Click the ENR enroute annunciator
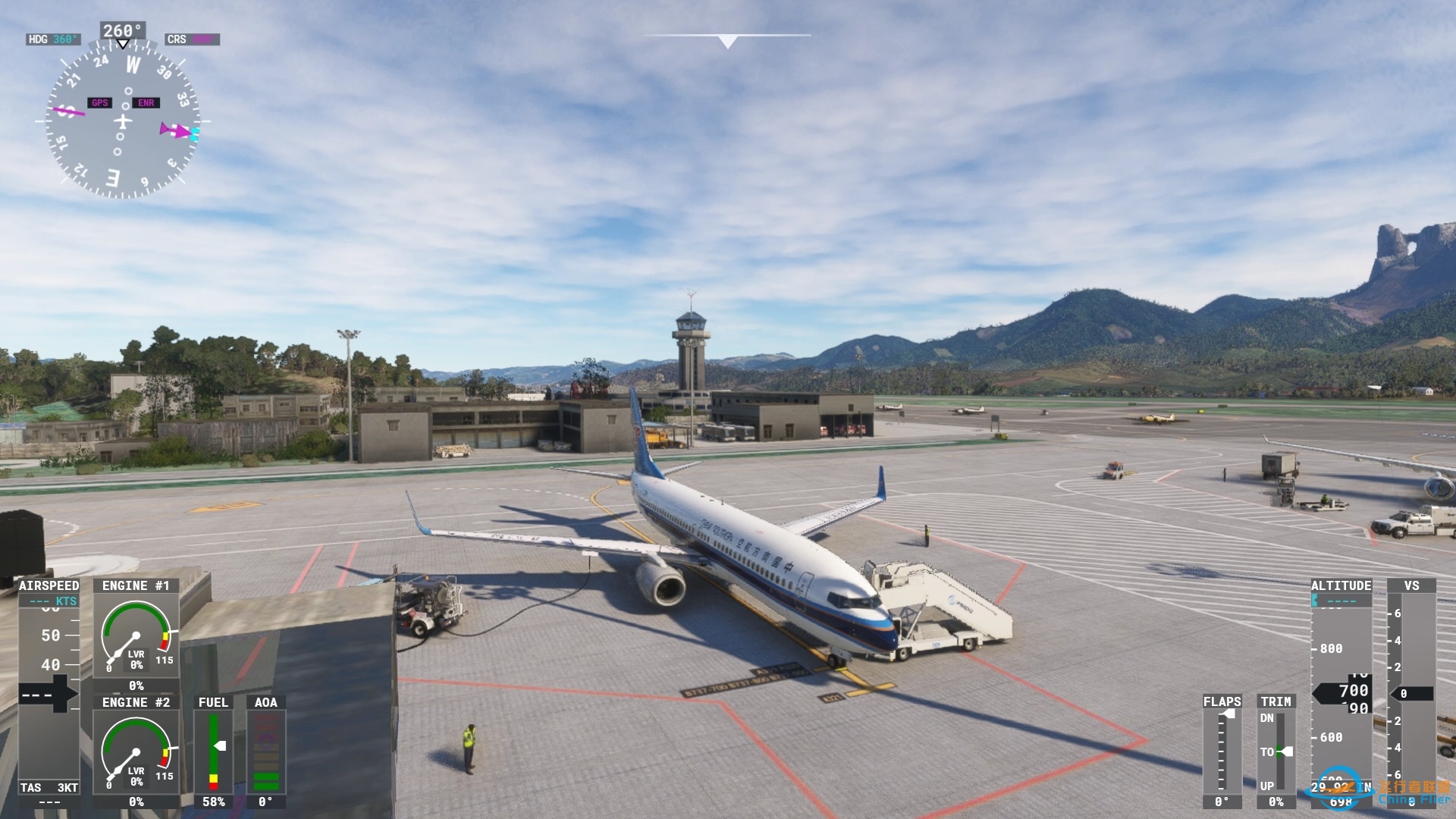 click(146, 102)
